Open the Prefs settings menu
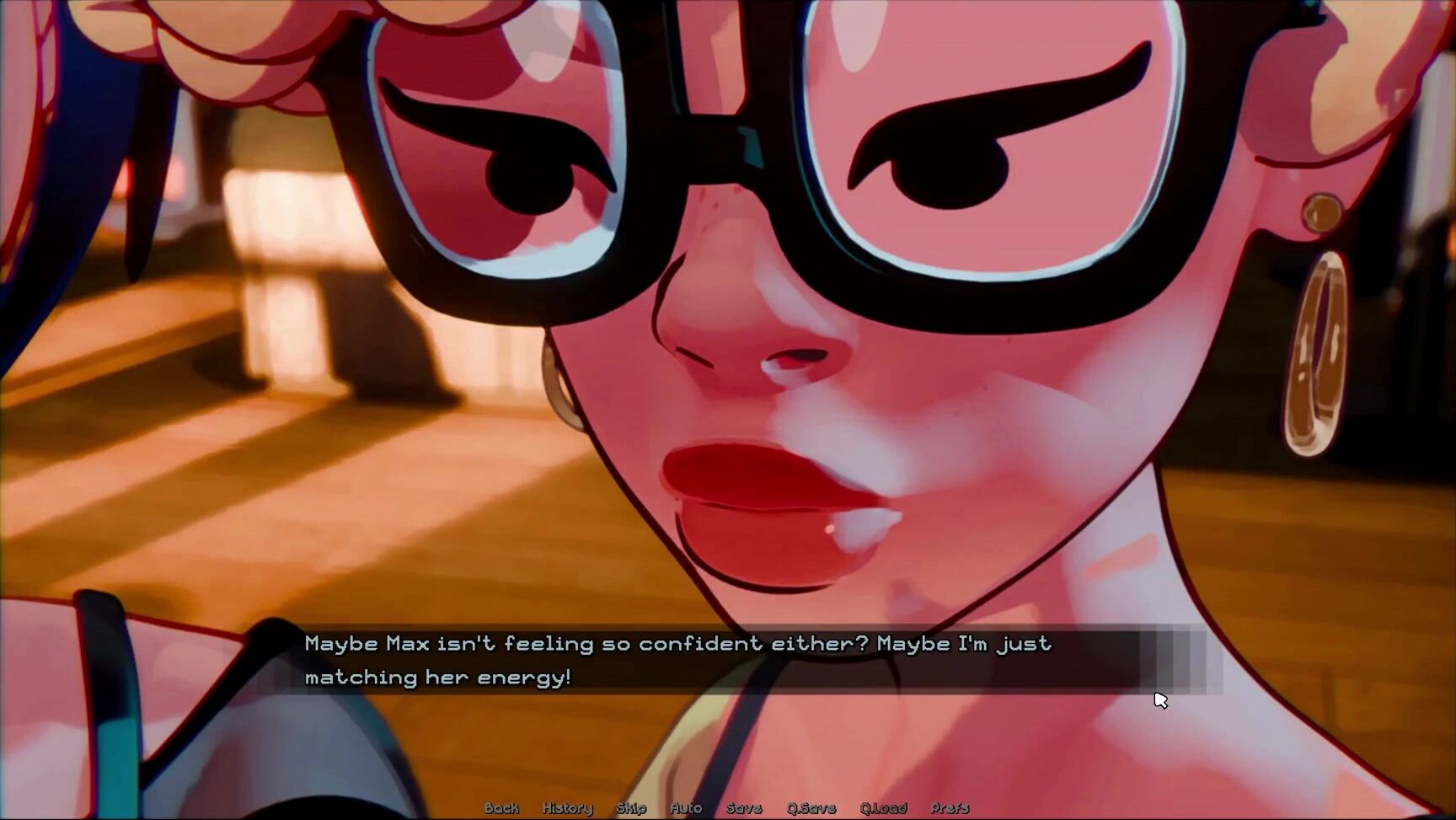The image size is (1456, 820). (x=950, y=808)
